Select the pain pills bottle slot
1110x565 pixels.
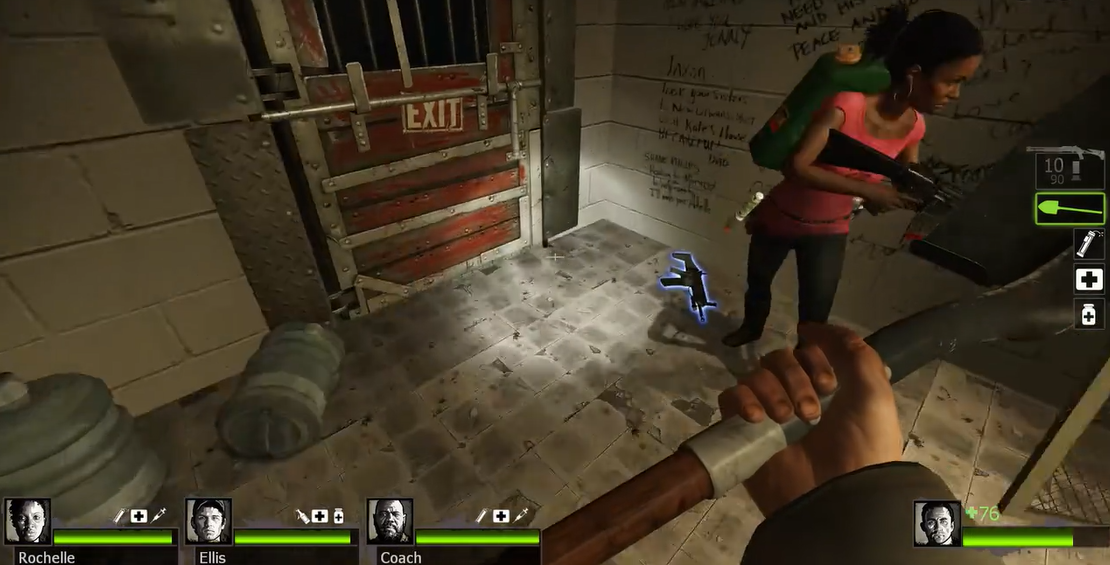[x=1088, y=314]
